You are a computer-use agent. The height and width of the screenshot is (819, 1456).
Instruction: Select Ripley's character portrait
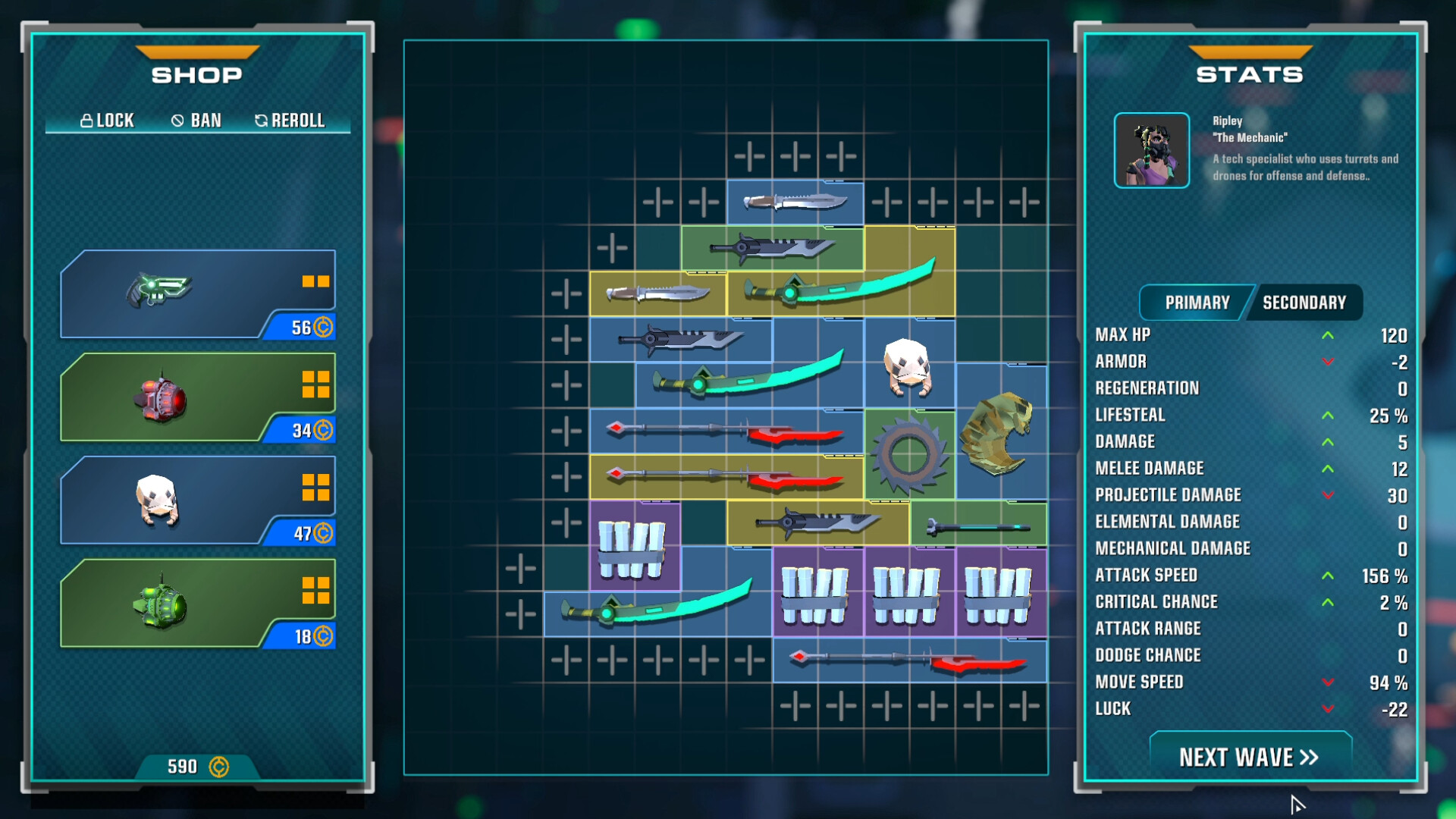point(1152,149)
